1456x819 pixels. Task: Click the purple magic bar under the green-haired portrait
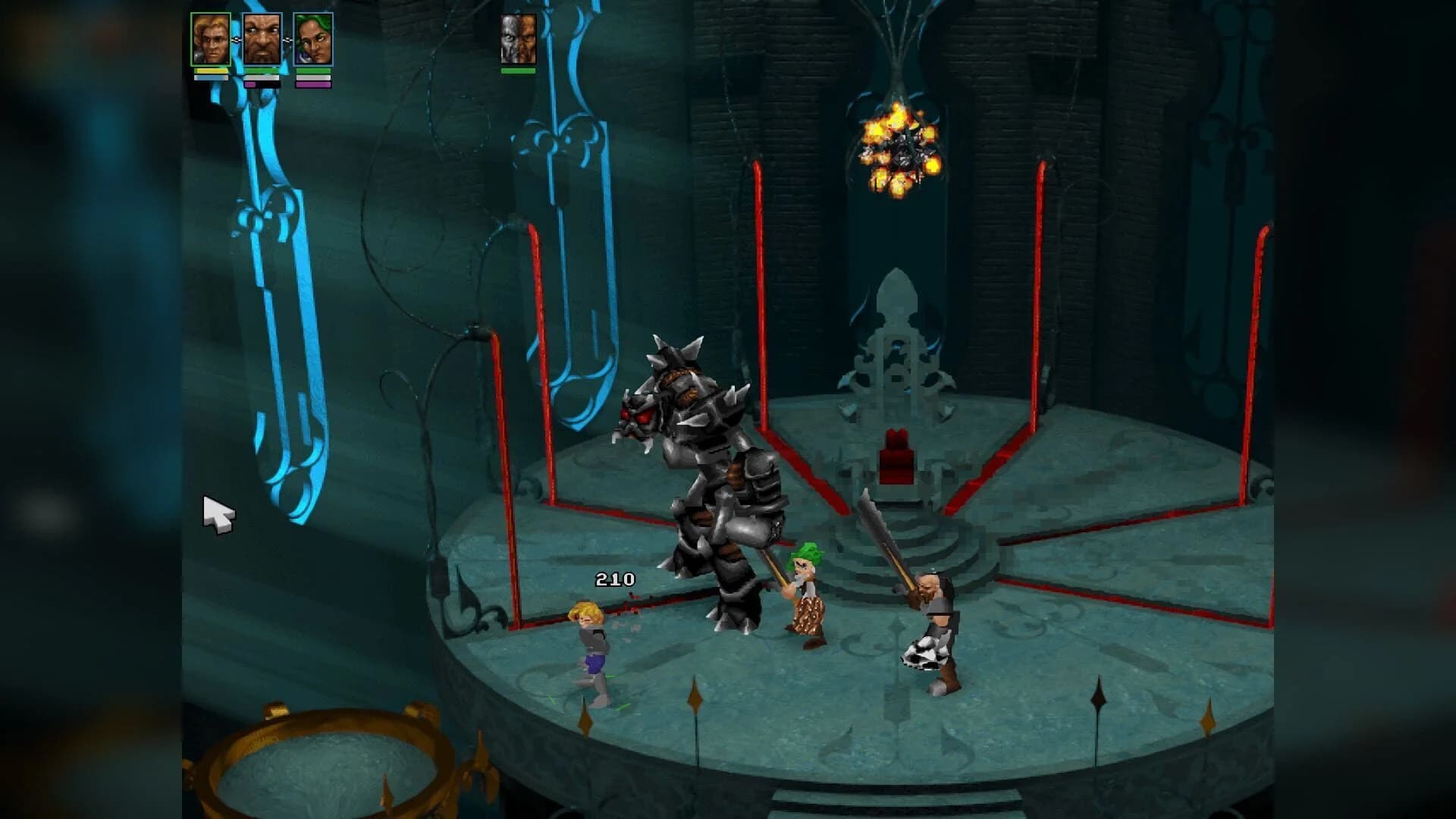pyautogui.click(x=313, y=86)
